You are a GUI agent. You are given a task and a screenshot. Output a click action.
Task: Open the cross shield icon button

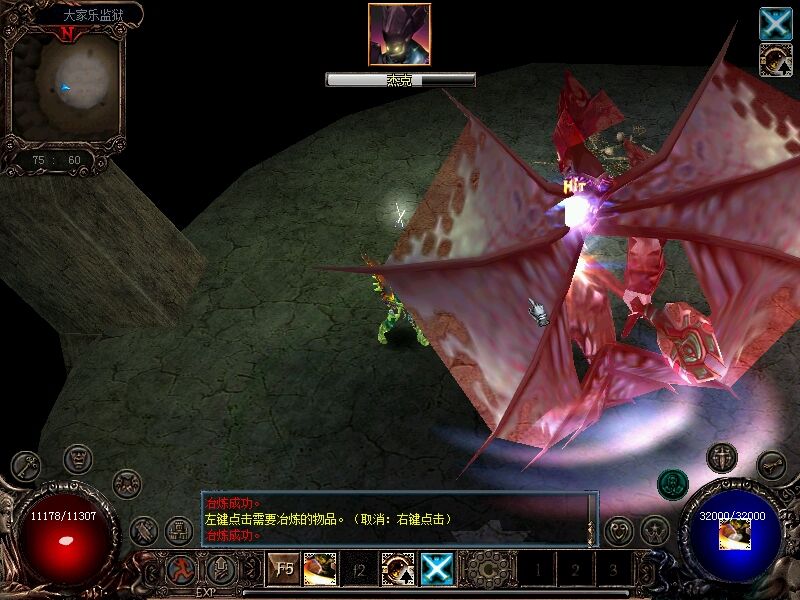click(721, 458)
